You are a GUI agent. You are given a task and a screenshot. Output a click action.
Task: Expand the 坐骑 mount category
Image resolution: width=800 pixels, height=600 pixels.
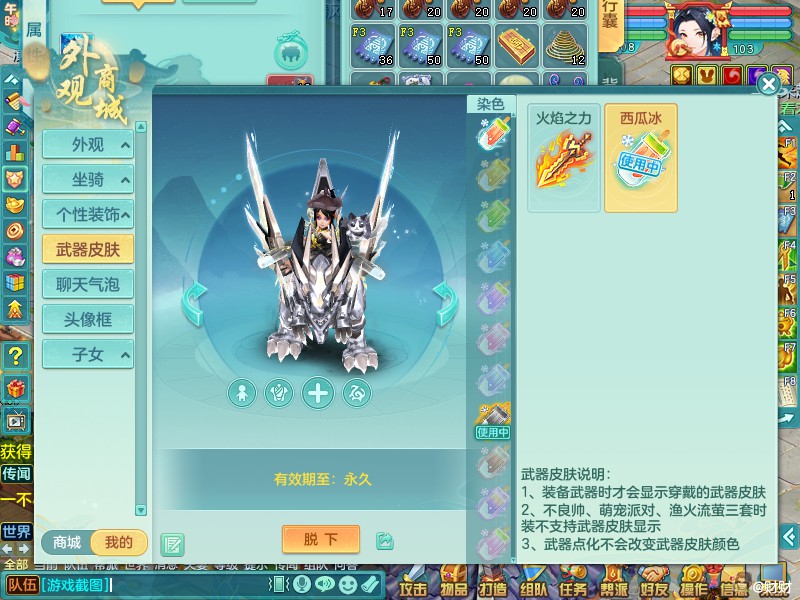point(88,180)
